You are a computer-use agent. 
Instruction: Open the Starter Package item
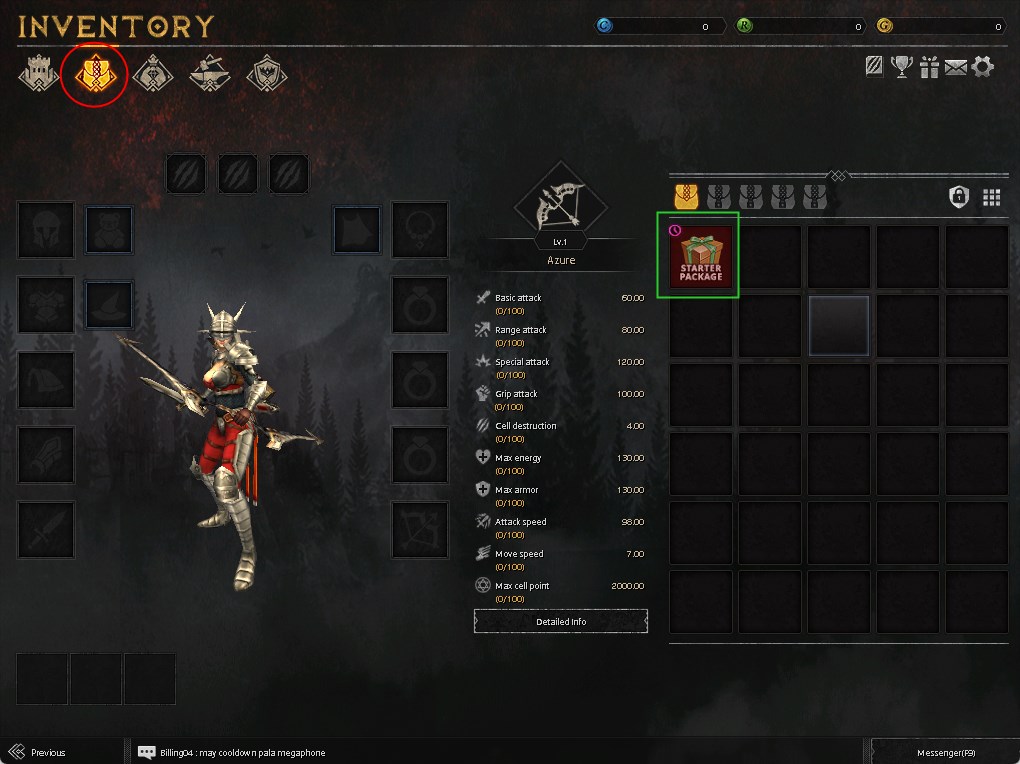pos(701,257)
